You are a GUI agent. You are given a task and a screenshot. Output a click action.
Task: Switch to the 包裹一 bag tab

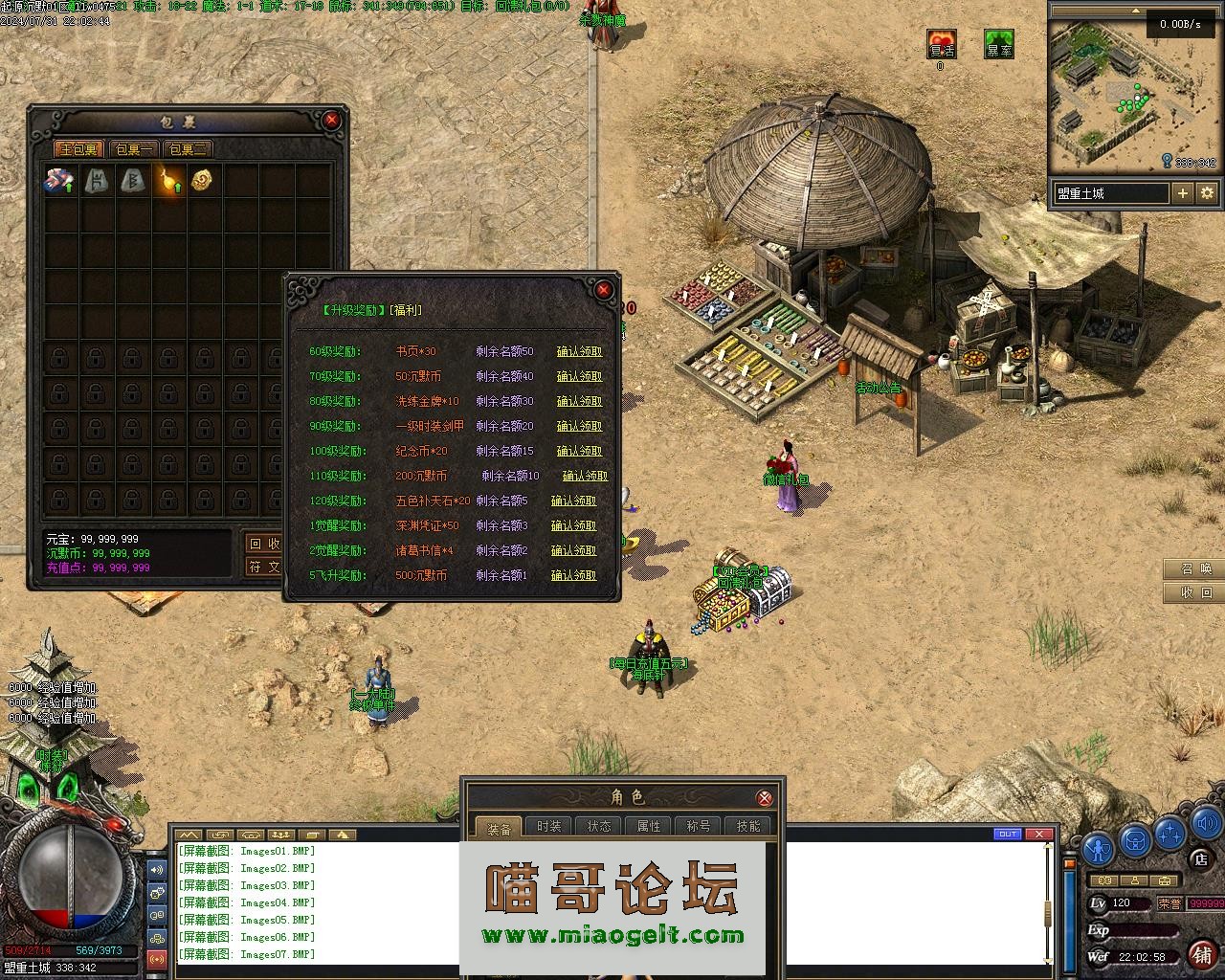coord(133,149)
